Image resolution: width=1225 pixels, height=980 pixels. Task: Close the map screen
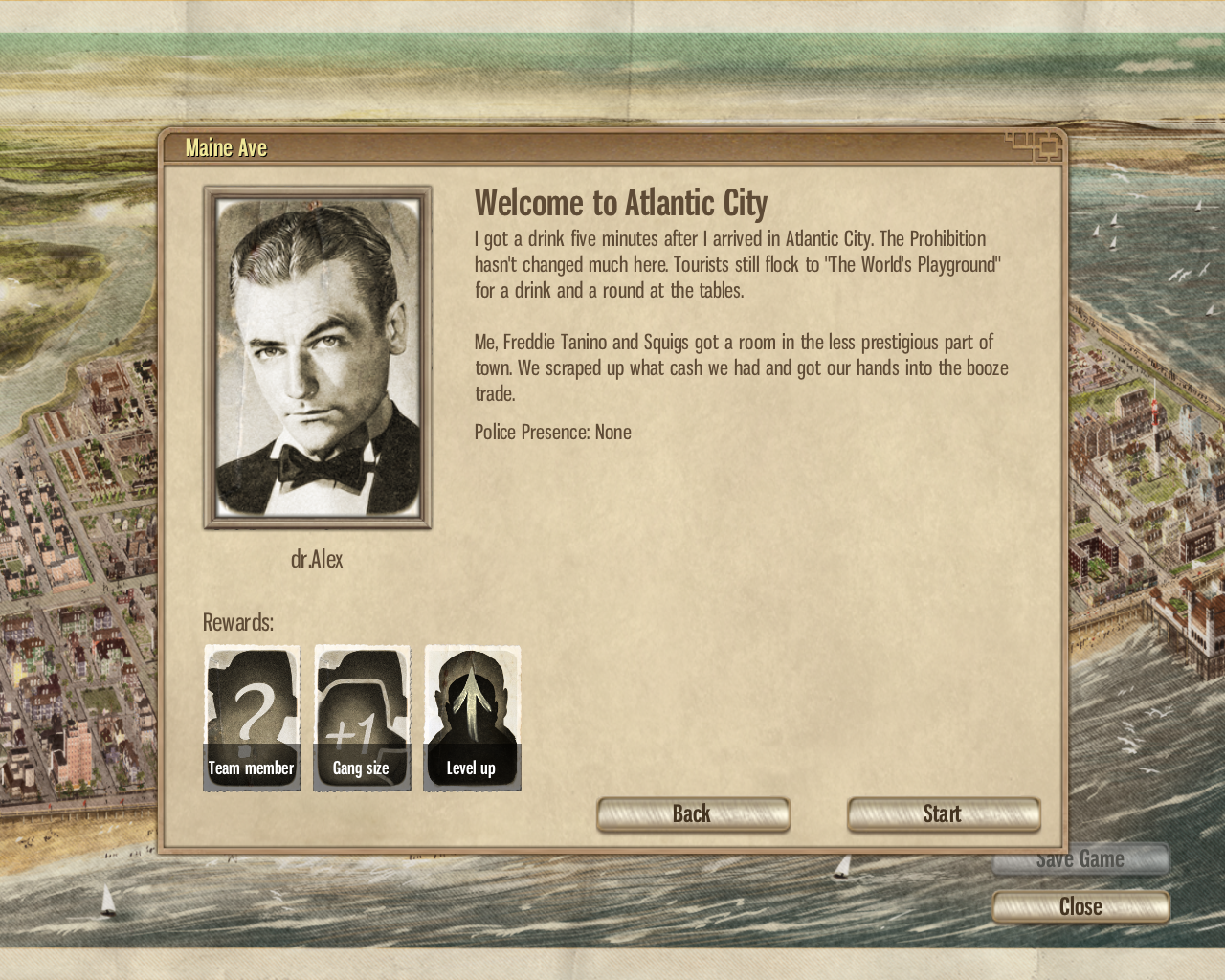pos(1080,906)
